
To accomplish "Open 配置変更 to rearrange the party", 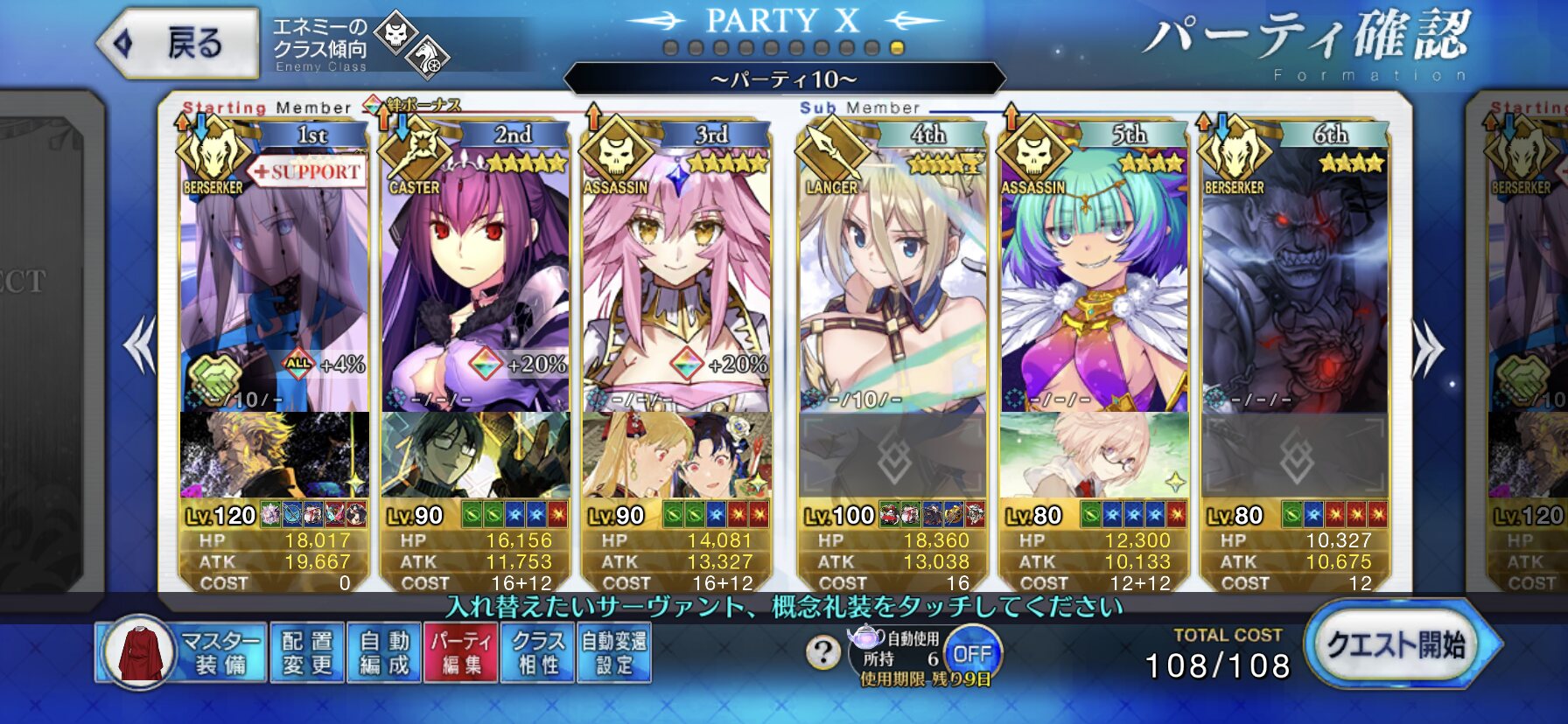I will [x=307, y=652].
